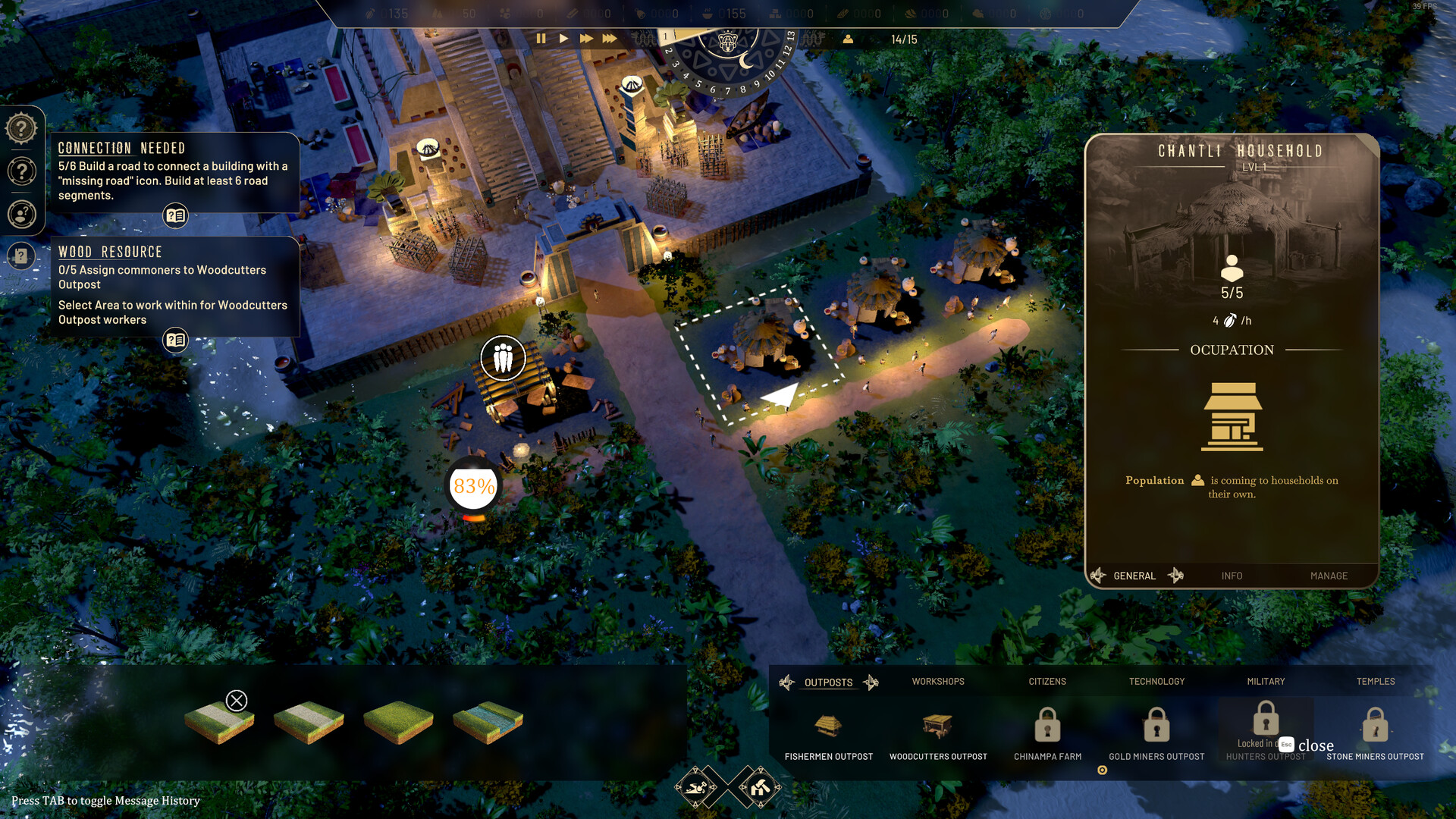Screen dimensions: 1456x819
Task: Cancel road placement with the X button
Action: click(x=237, y=699)
